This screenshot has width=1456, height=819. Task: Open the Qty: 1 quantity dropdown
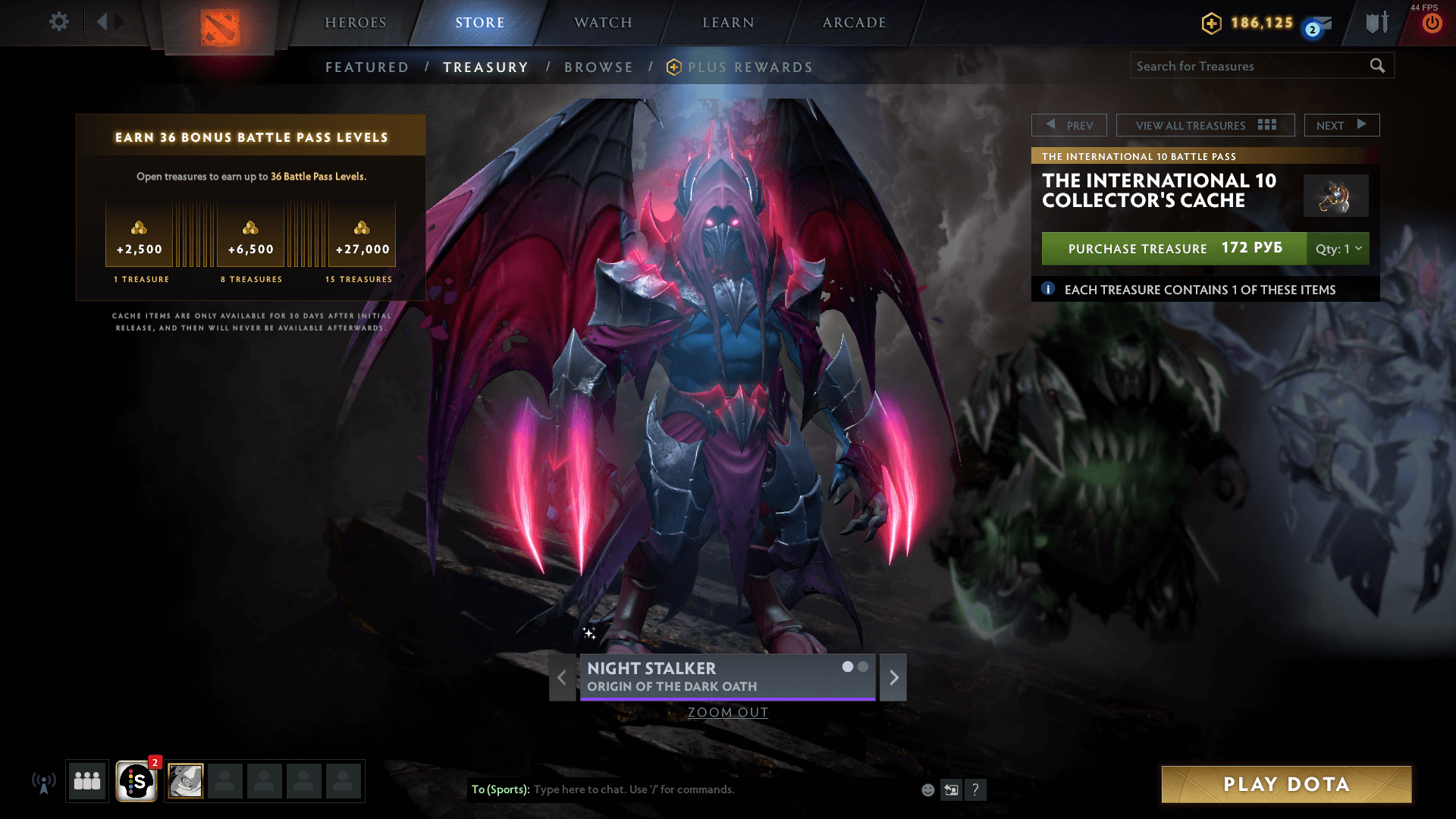pyautogui.click(x=1337, y=249)
